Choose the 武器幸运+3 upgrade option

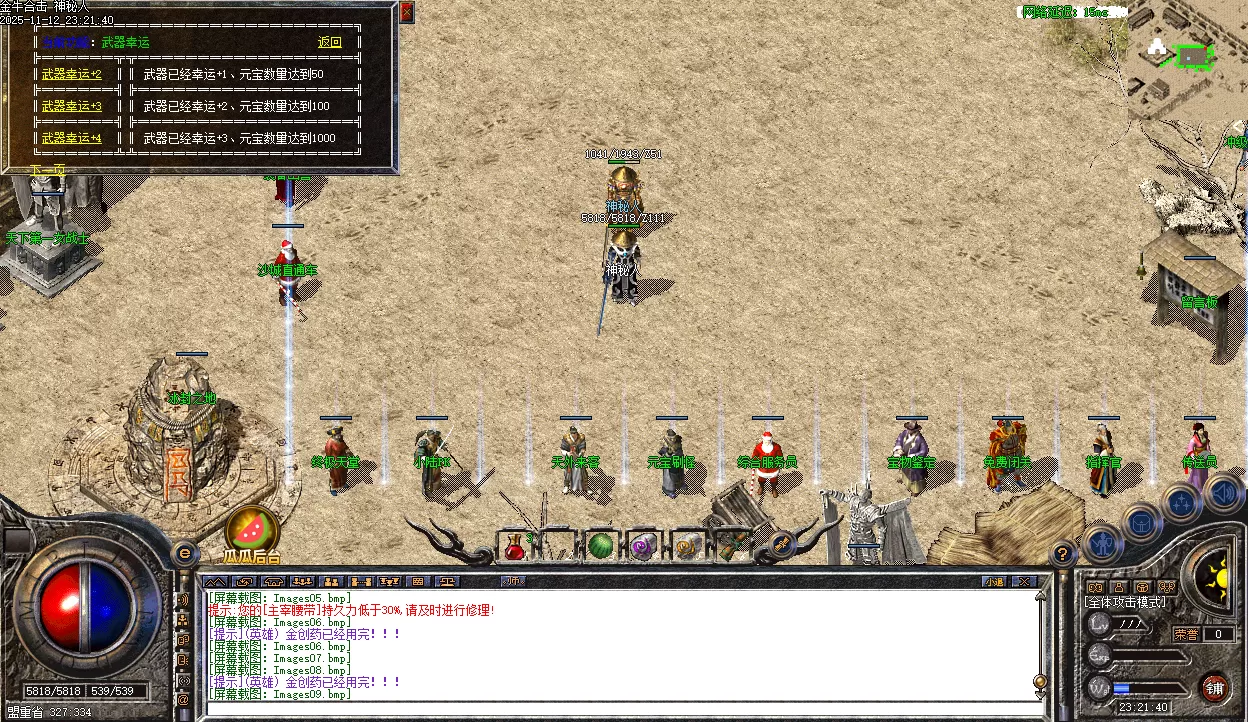tap(72, 106)
